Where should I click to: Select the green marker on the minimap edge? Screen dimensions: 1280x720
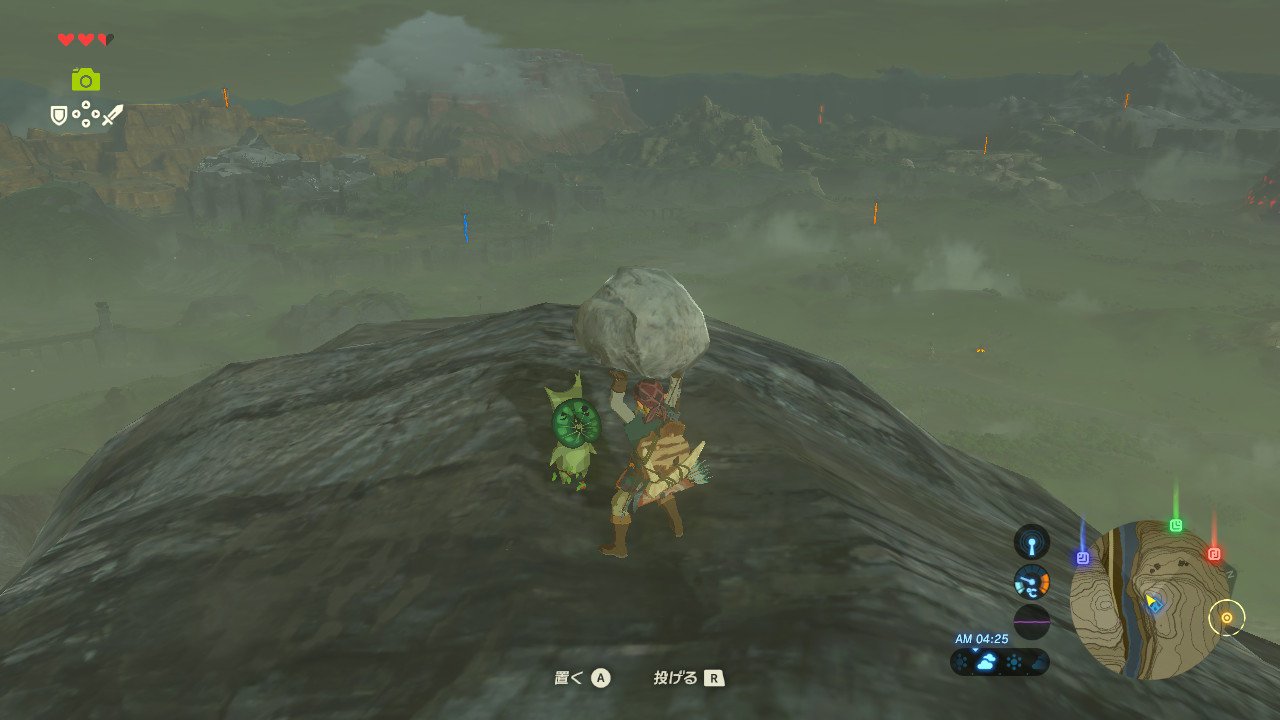click(x=1176, y=525)
